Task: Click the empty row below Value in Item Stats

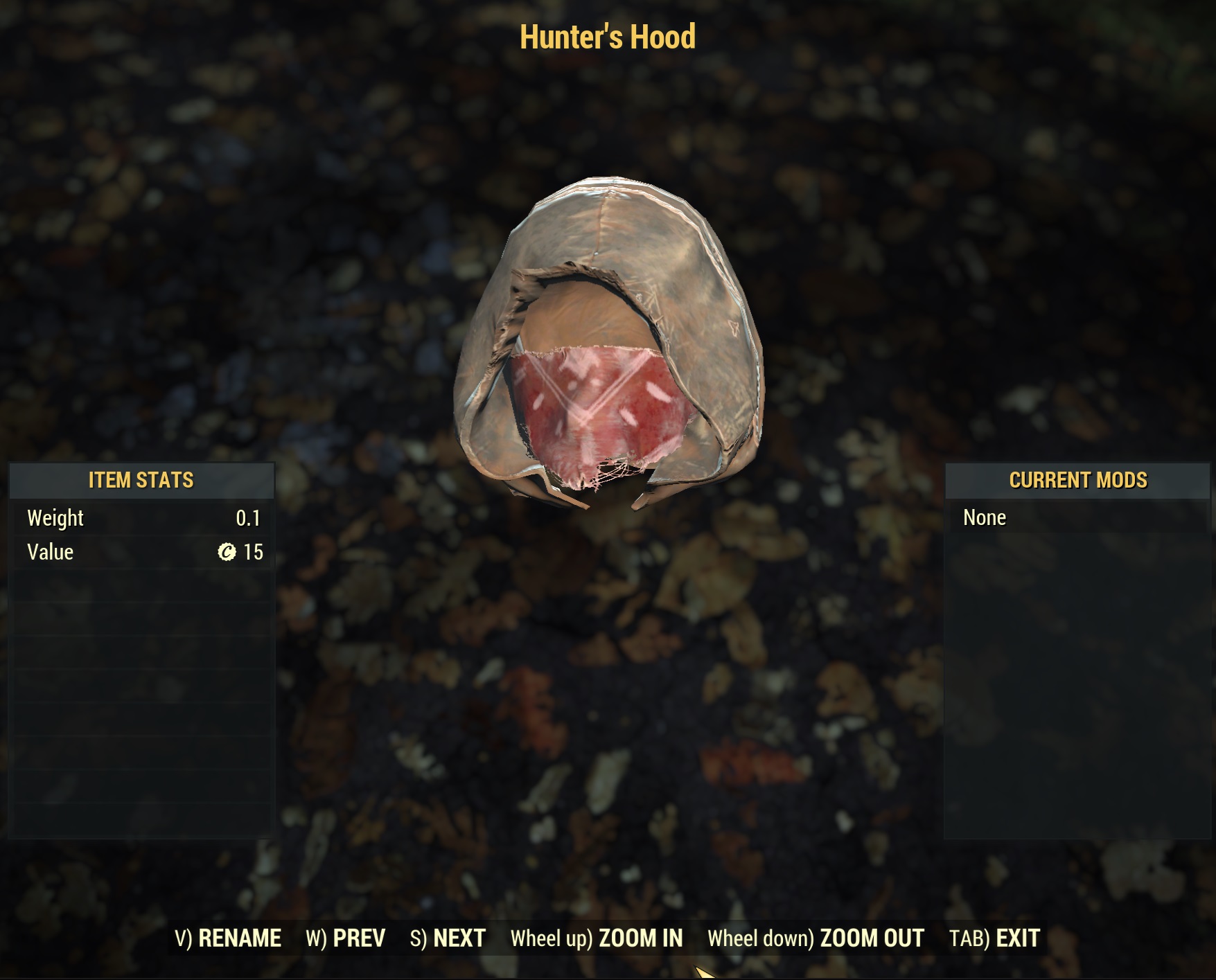Action: [x=139, y=585]
